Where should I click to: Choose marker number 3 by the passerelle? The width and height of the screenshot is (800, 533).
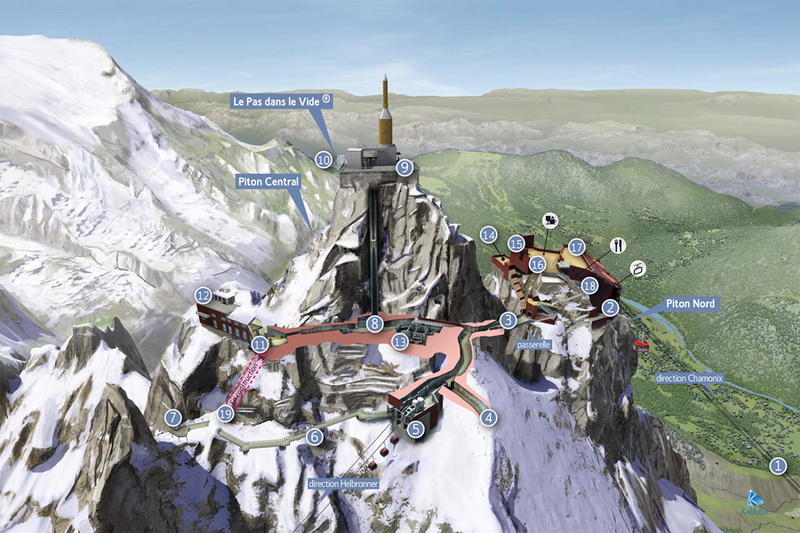(508, 320)
